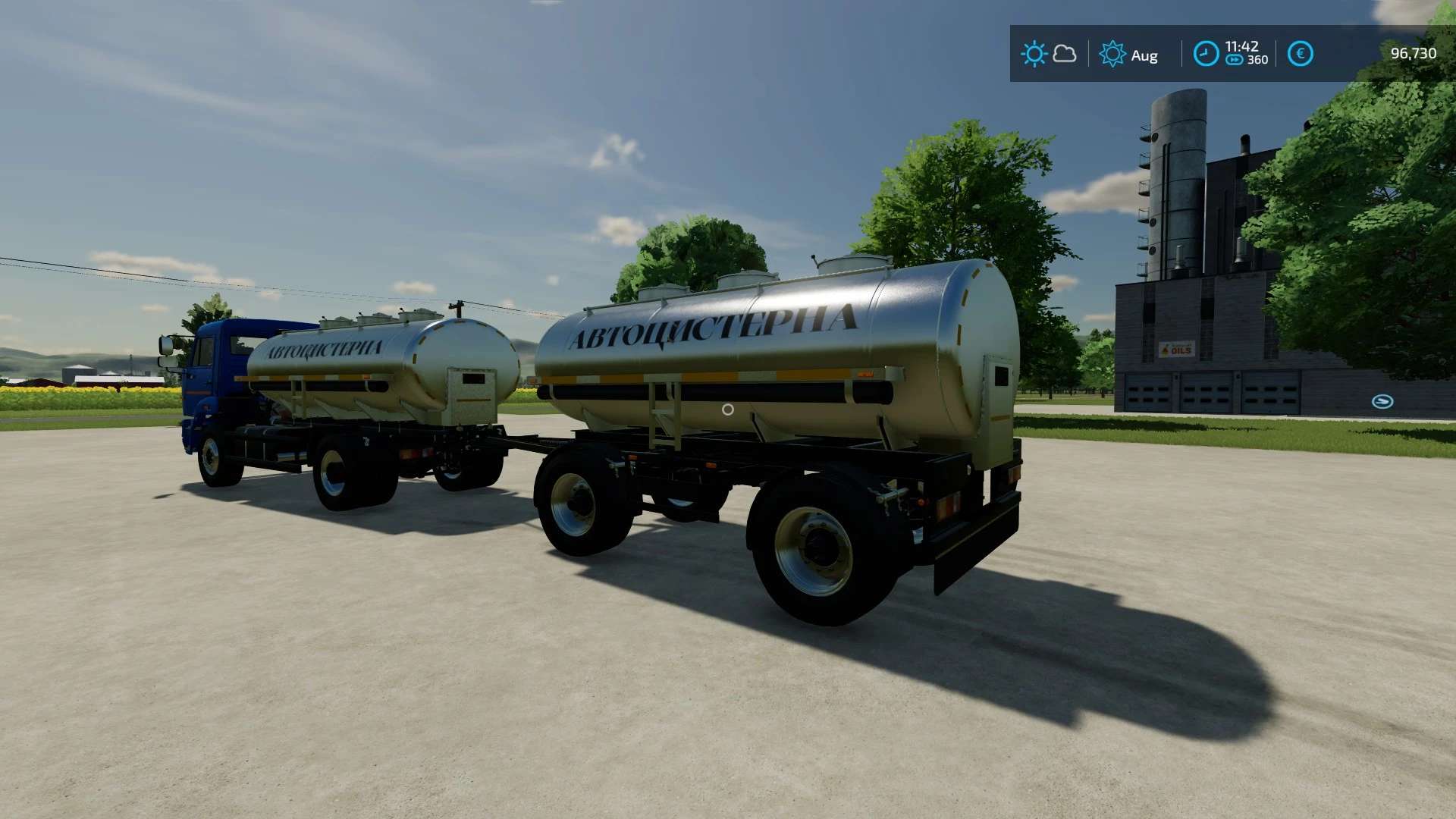Click the sun weather icon

click(x=1034, y=54)
